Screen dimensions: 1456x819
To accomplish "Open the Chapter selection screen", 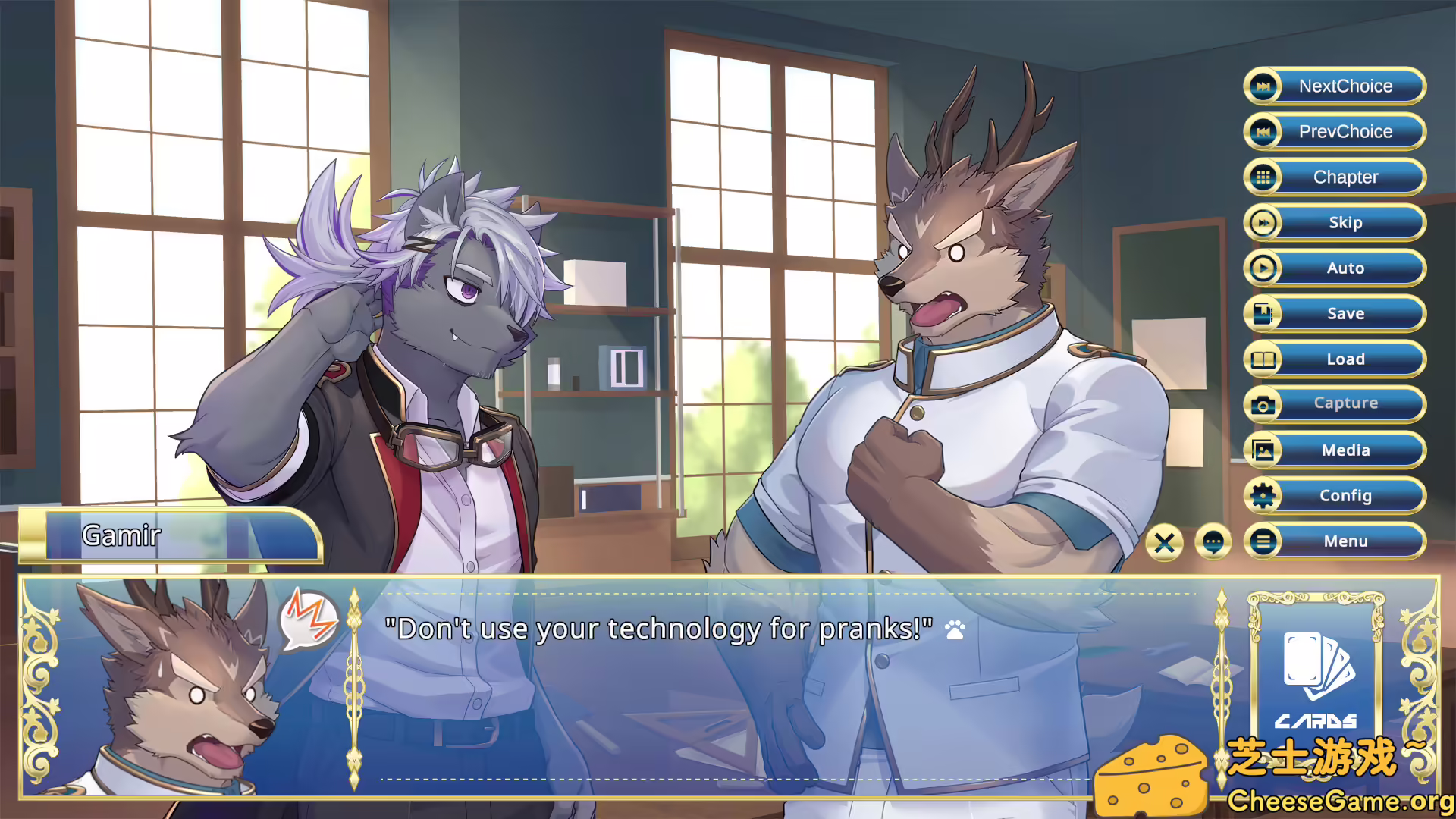I will (1346, 177).
